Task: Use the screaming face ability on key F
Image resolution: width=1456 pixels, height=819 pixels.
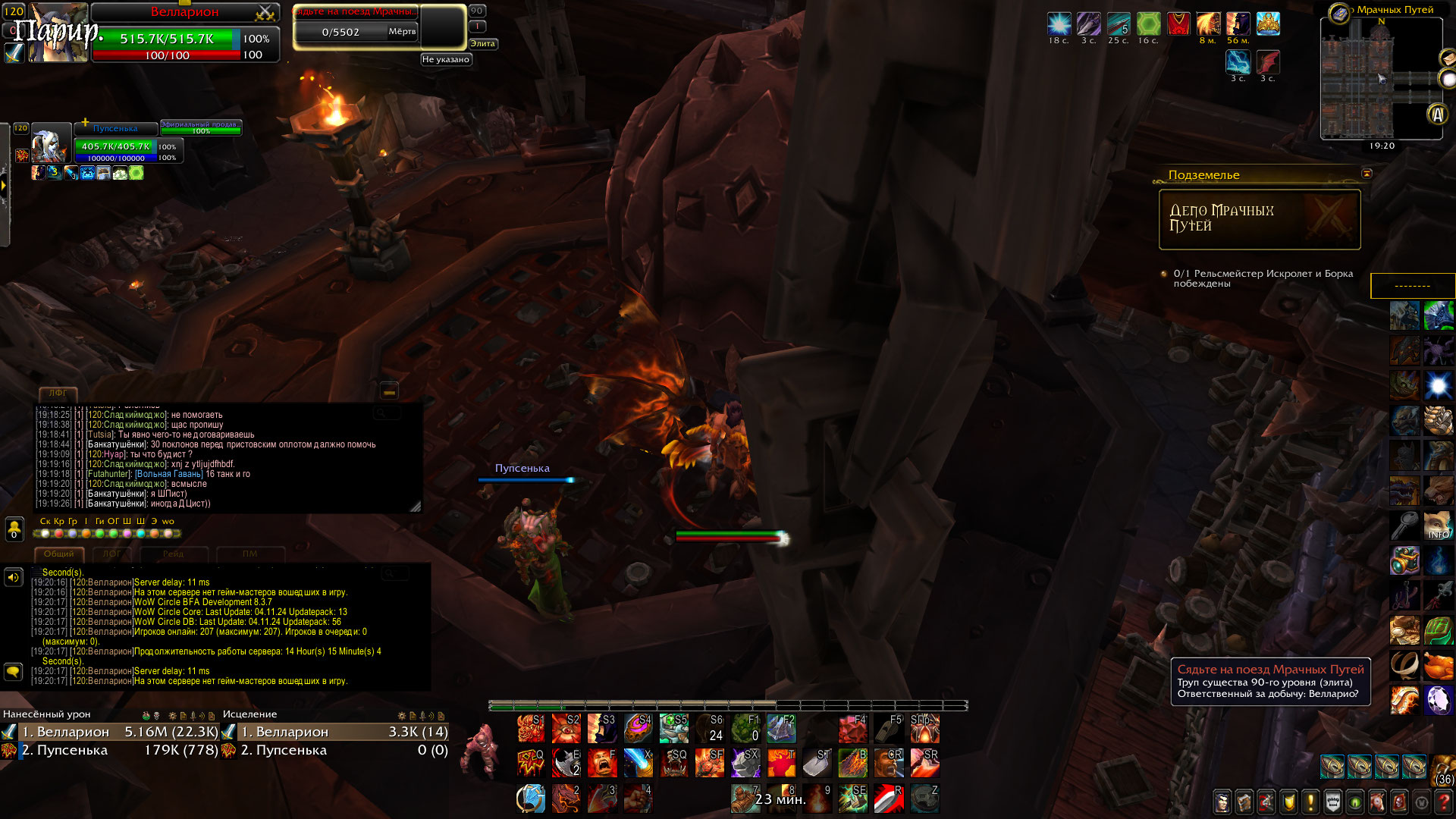Action: coord(601,764)
